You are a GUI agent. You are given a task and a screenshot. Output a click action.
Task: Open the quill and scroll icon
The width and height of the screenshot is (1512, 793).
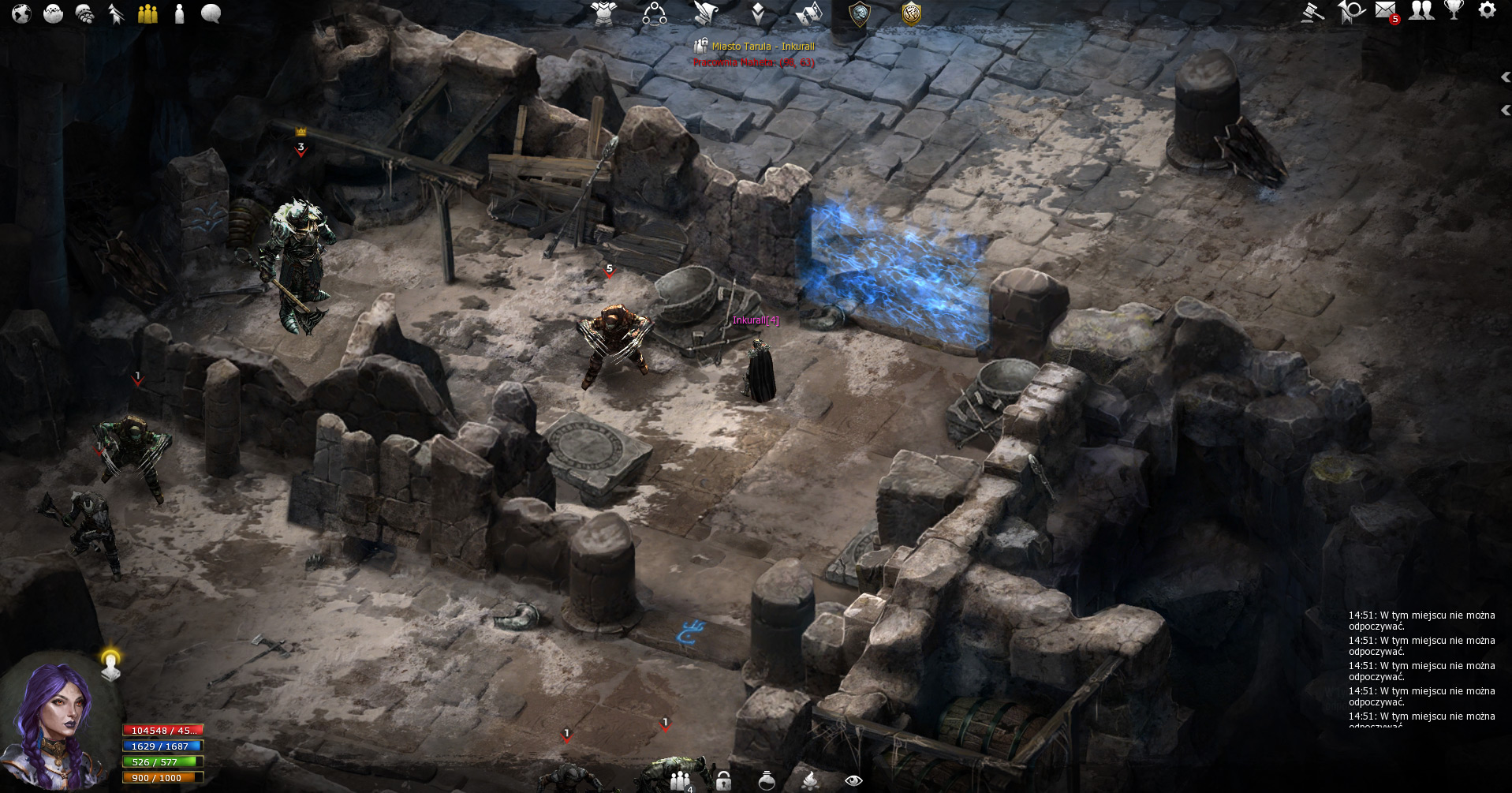point(706,13)
